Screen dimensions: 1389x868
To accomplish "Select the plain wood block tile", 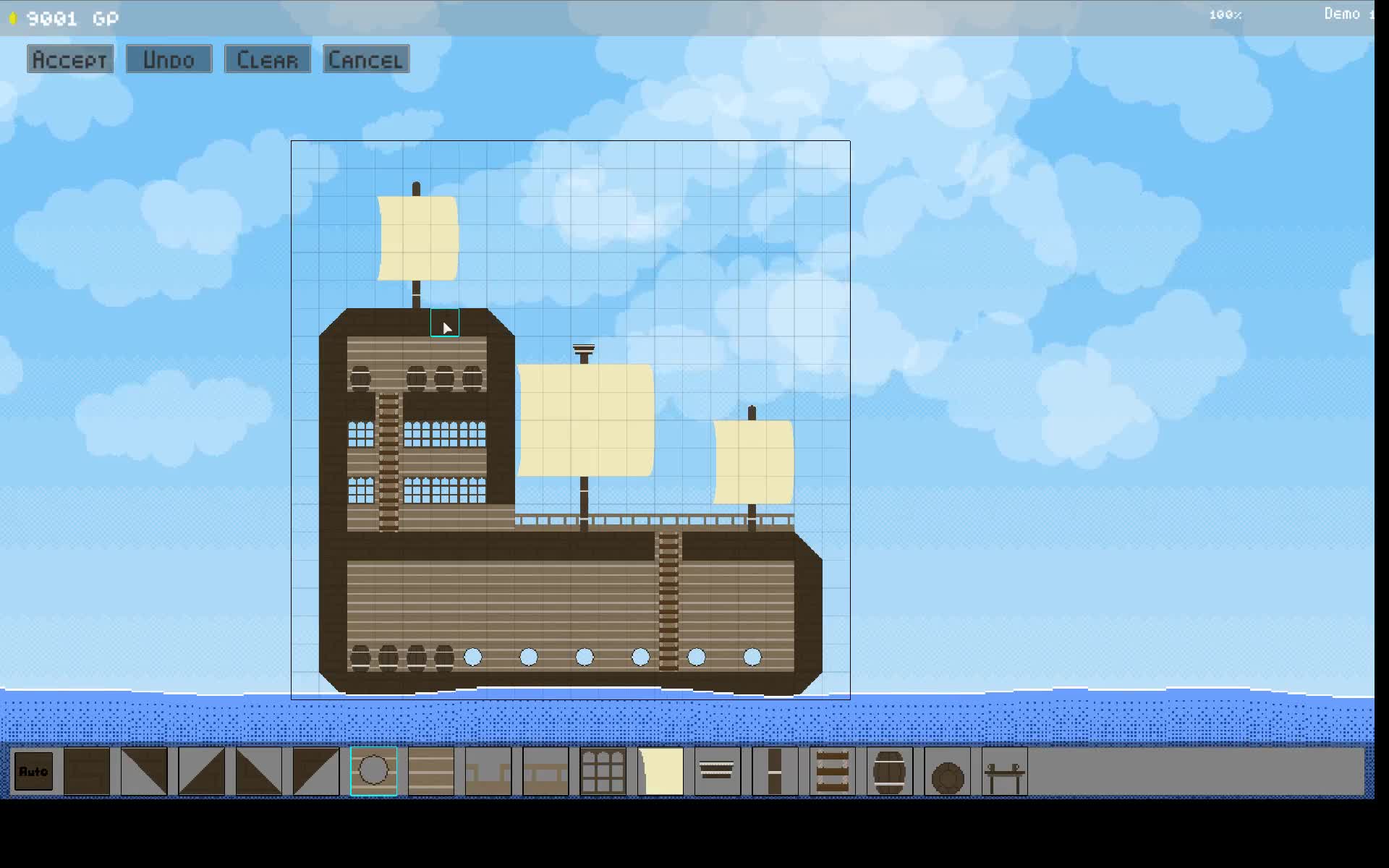I will pos(87,772).
